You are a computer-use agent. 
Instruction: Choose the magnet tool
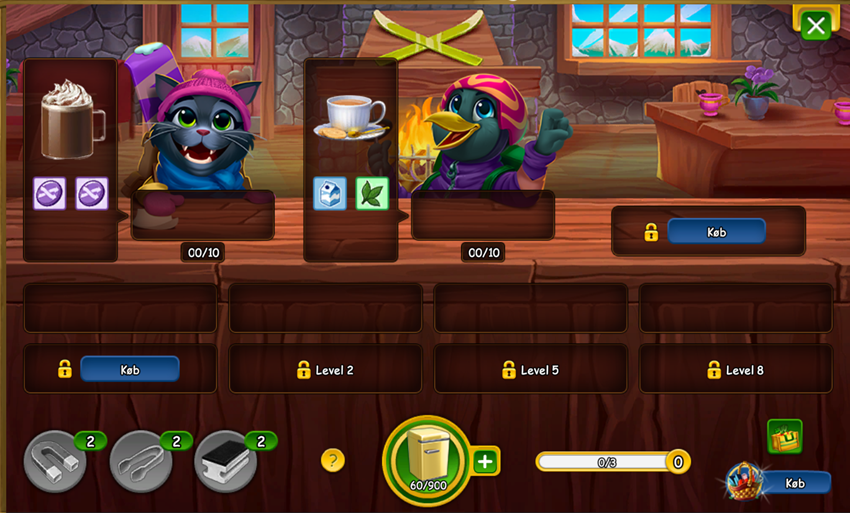click(x=55, y=461)
